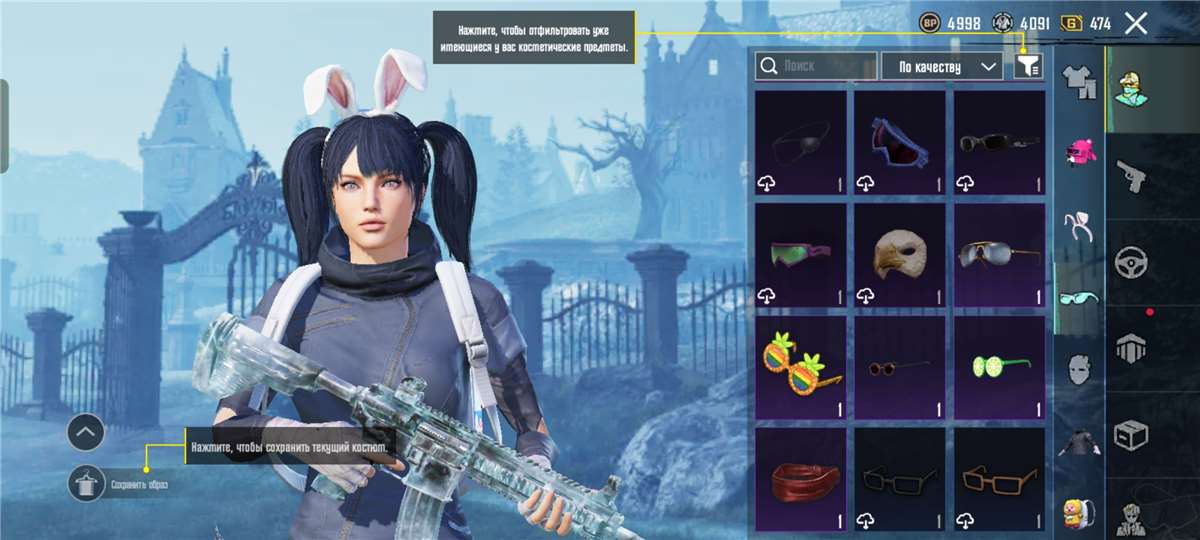Viewport: 1200px width, 540px height.
Task: Choose the blue ski goggles with red lens
Action: (x=899, y=143)
